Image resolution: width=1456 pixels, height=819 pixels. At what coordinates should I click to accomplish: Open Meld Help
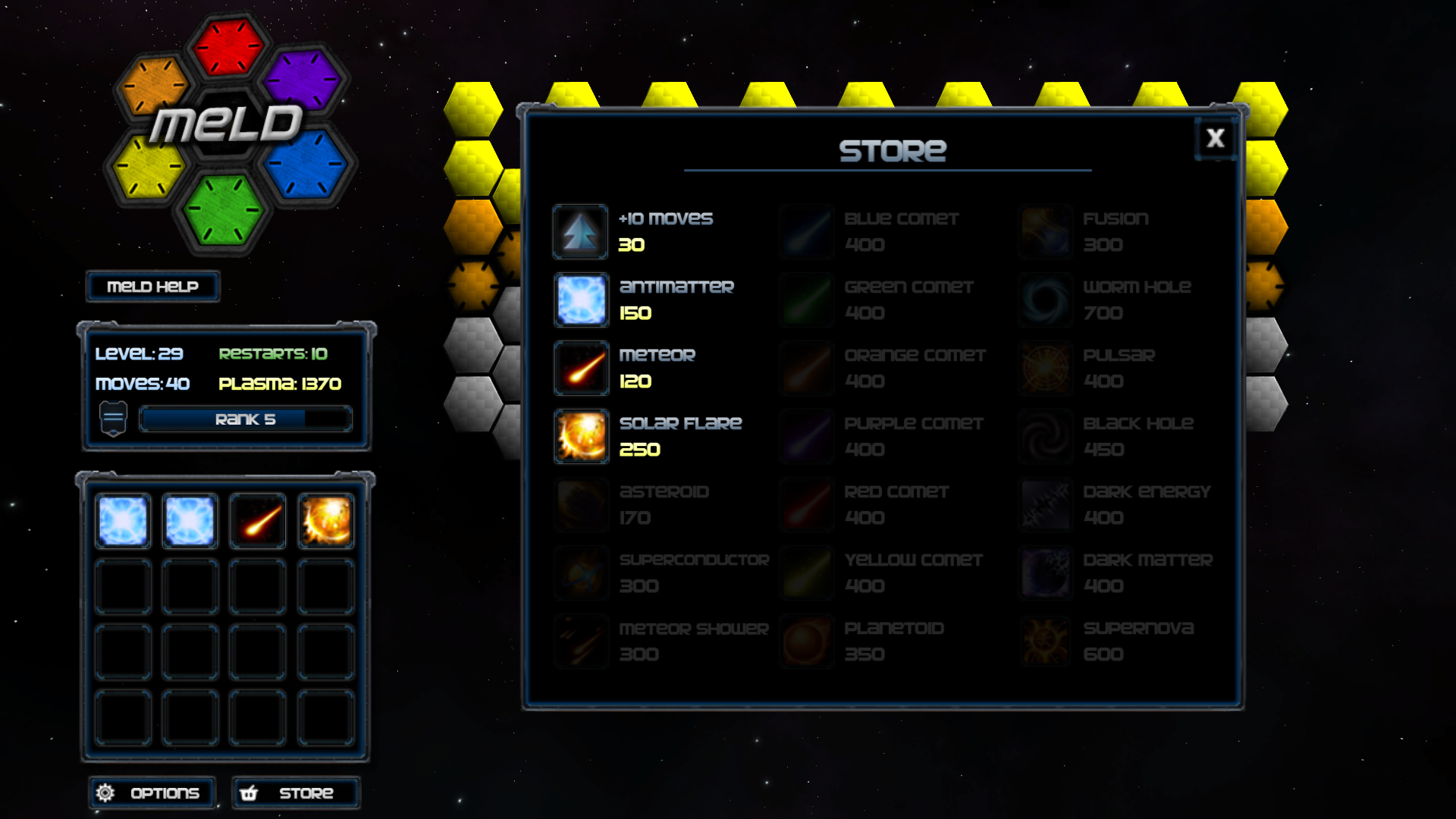point(152,287)
